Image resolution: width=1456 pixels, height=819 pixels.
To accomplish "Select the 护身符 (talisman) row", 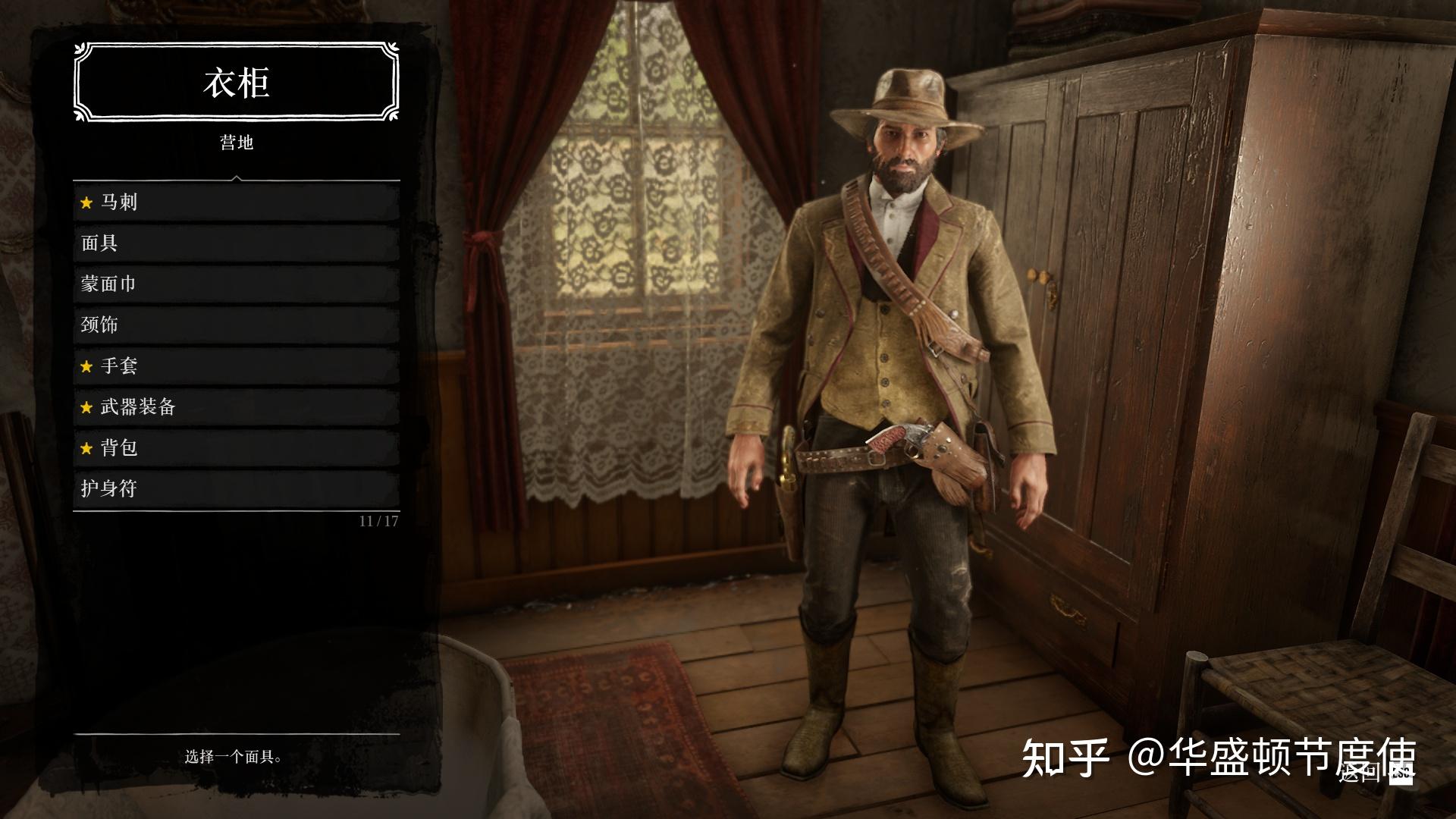I will (236, 489).
